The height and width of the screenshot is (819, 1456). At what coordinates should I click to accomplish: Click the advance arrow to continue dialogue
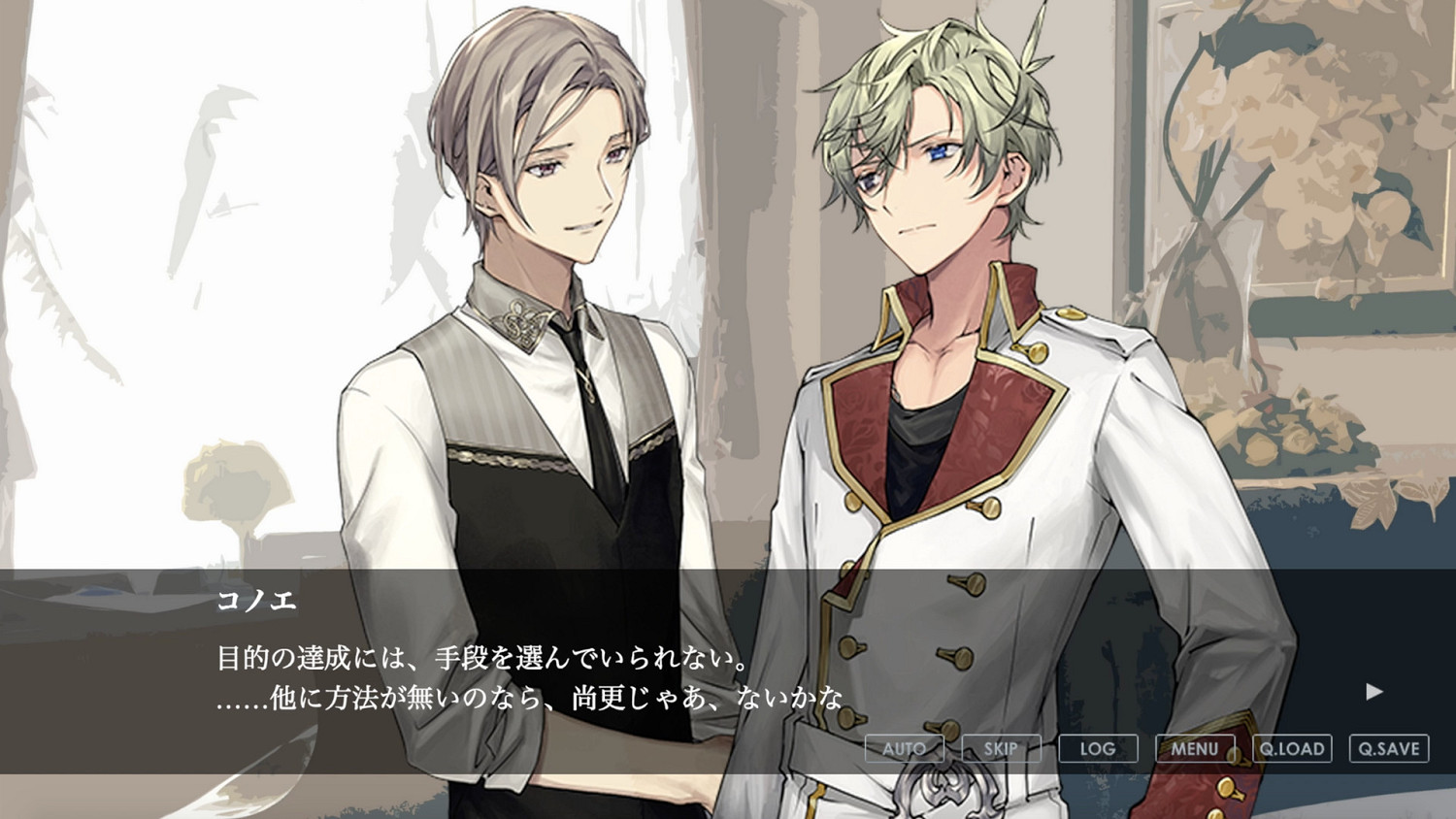coord(1373,691)
